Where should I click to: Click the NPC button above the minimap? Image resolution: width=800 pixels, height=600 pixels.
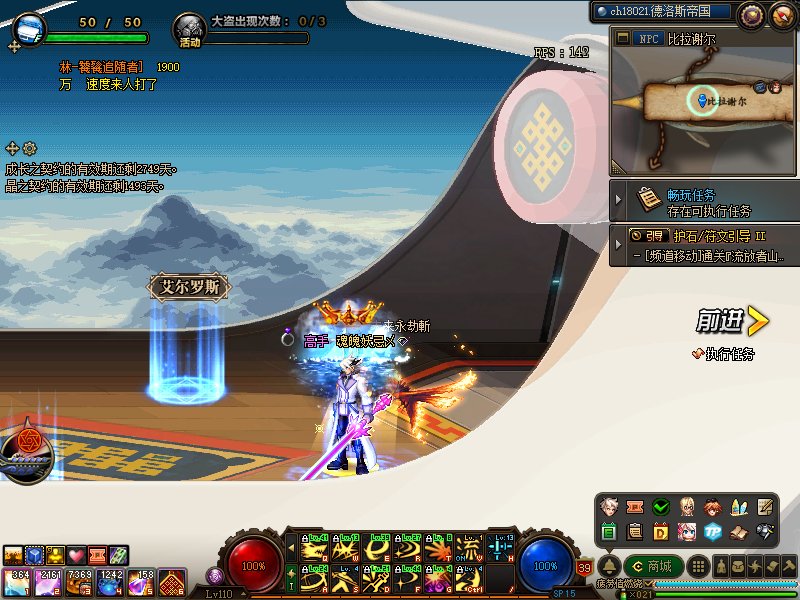point(646,39)
